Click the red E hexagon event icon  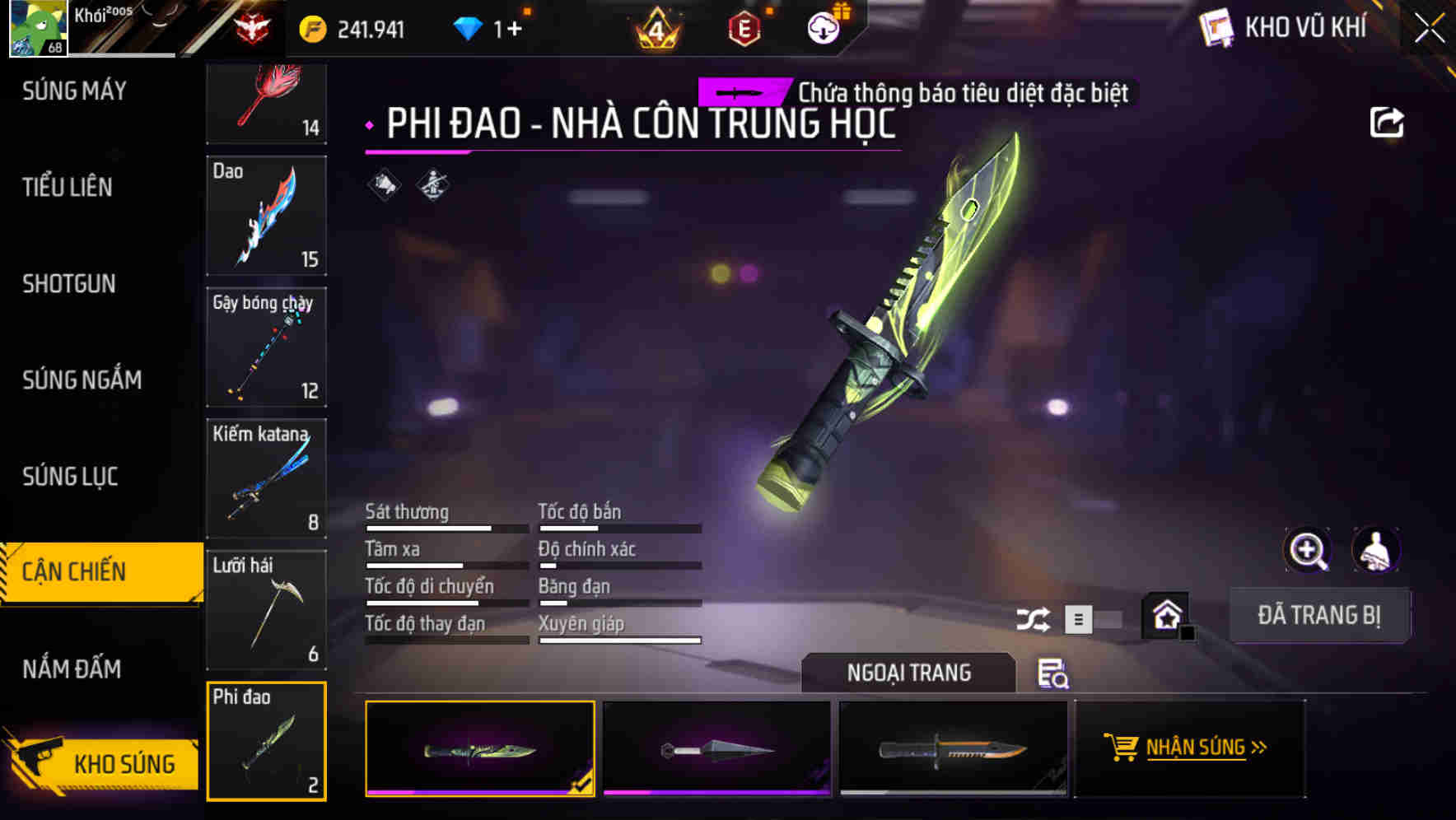[x=742, y=27]
